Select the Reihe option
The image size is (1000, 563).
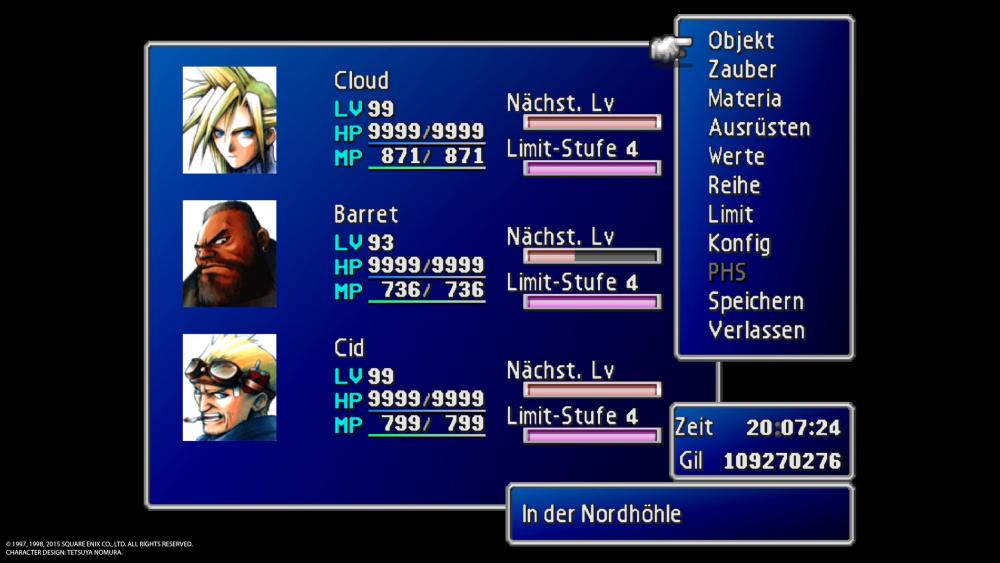point(734,186)
